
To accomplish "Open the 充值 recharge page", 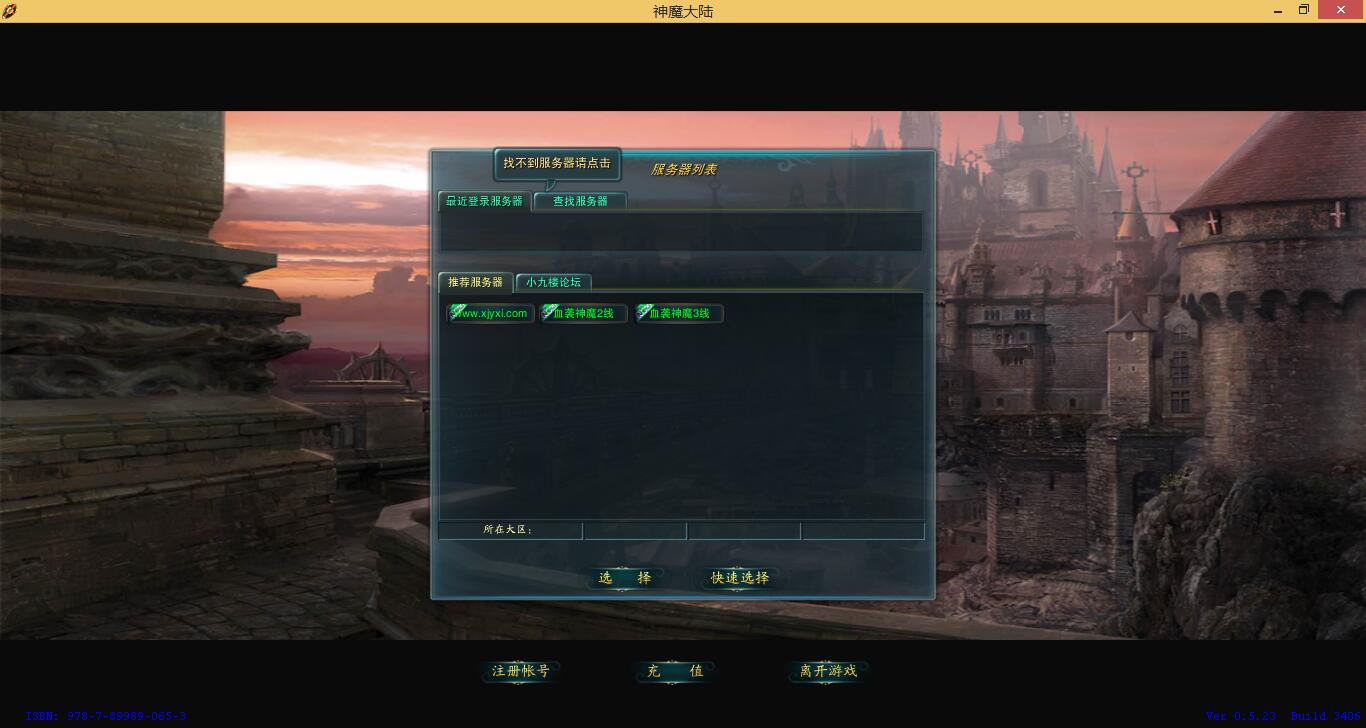I will click(674, 671).
